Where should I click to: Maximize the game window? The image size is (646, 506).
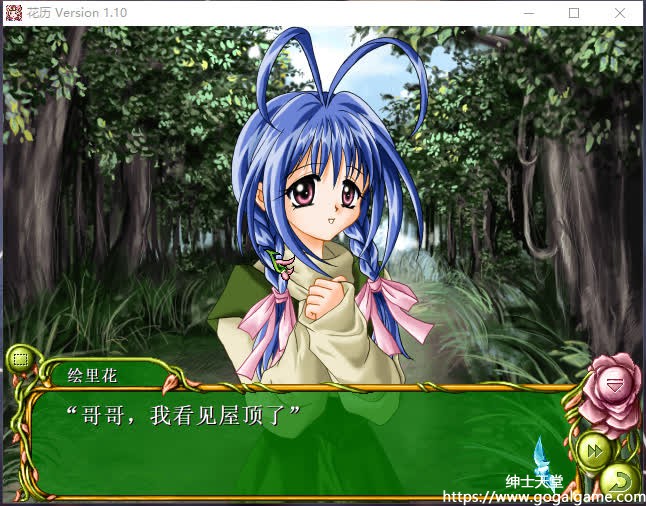[x=574, y=13]
